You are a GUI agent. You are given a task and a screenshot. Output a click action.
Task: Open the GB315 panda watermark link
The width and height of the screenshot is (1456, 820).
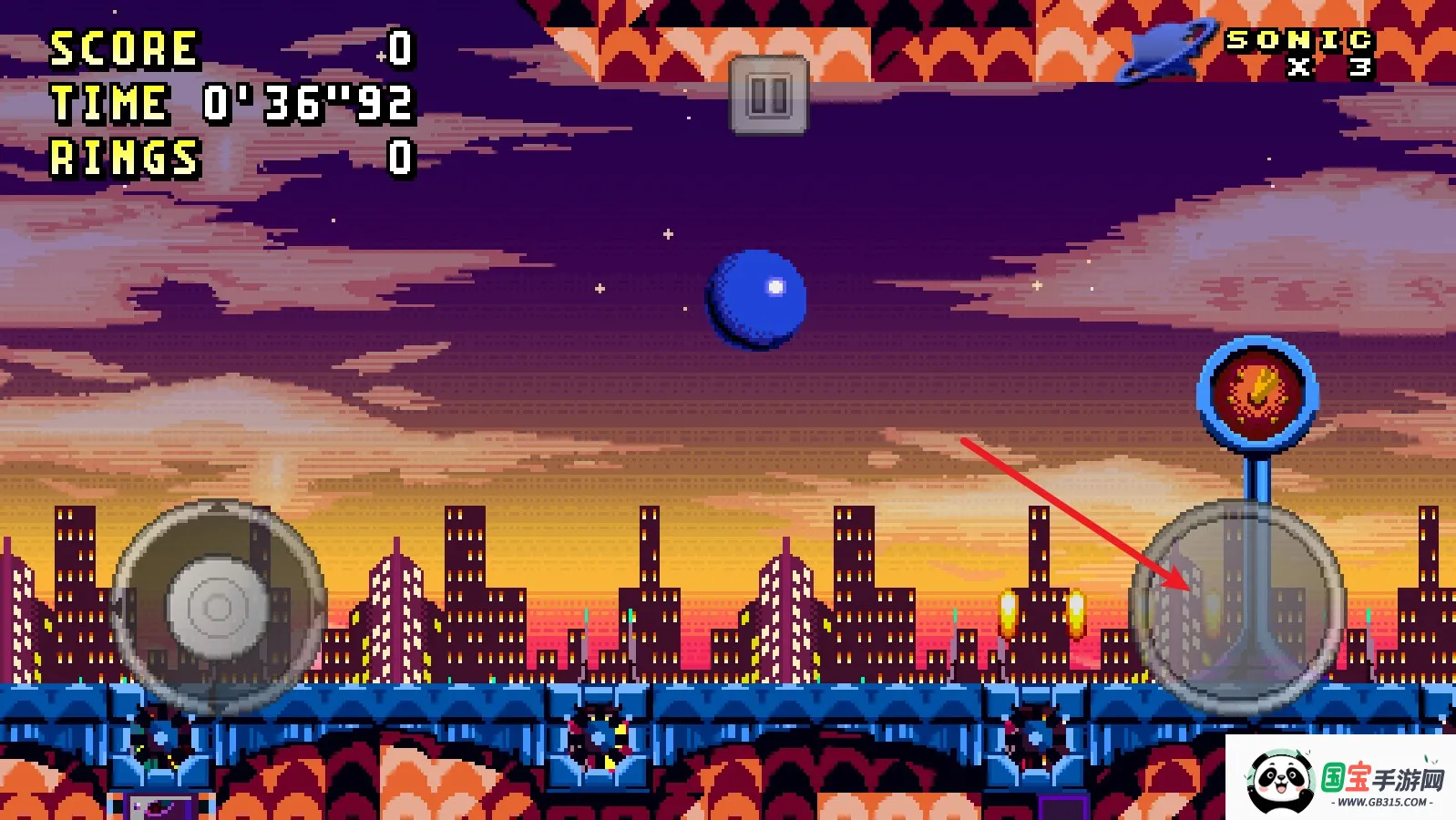click(1341, 779)
